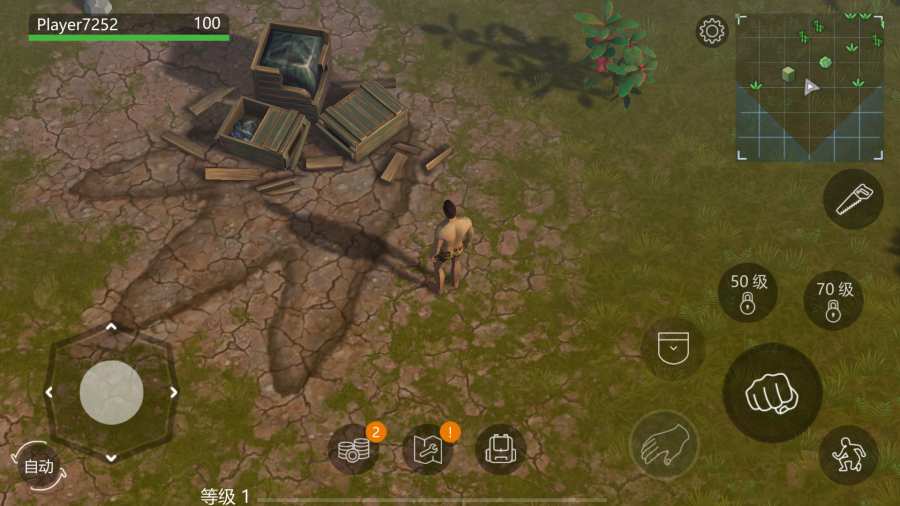The image size is (900, 506).
Task: Open the pocket quick slot
Action: pyautogui.click(x=672, y=349)
